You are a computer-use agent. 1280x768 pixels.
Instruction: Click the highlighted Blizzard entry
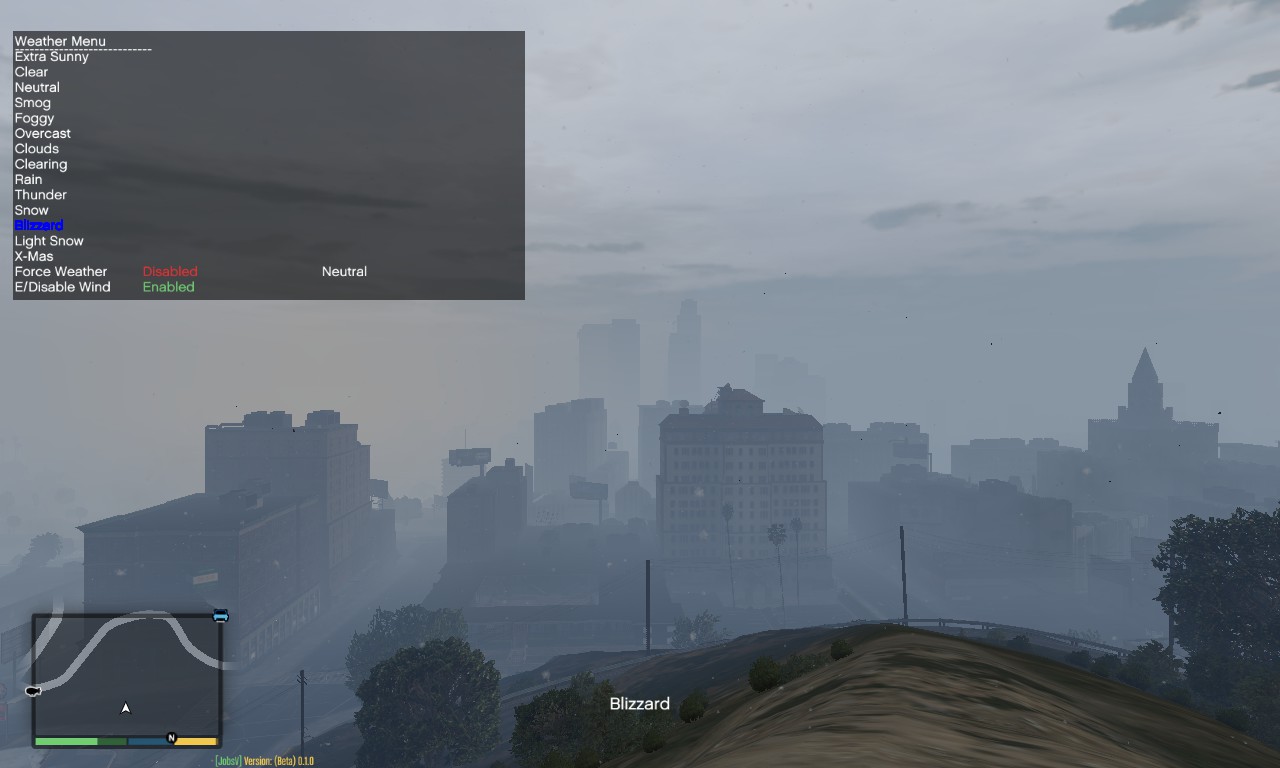(x=39, y=225)
